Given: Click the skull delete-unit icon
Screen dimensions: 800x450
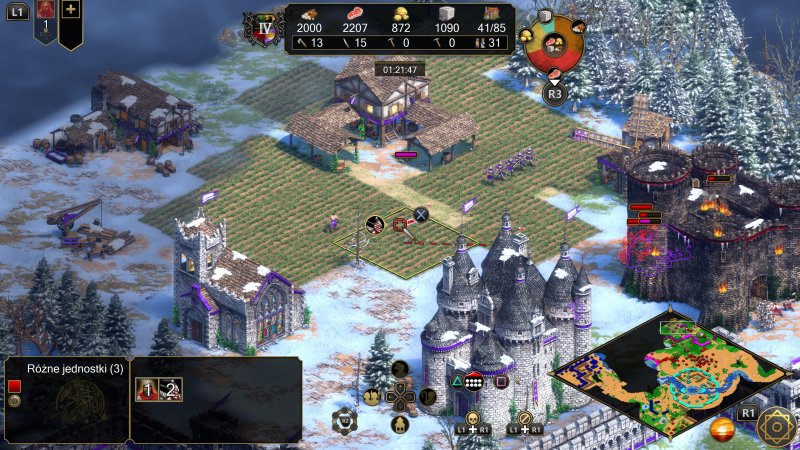Looking at the screenshot, I should 473,417.
